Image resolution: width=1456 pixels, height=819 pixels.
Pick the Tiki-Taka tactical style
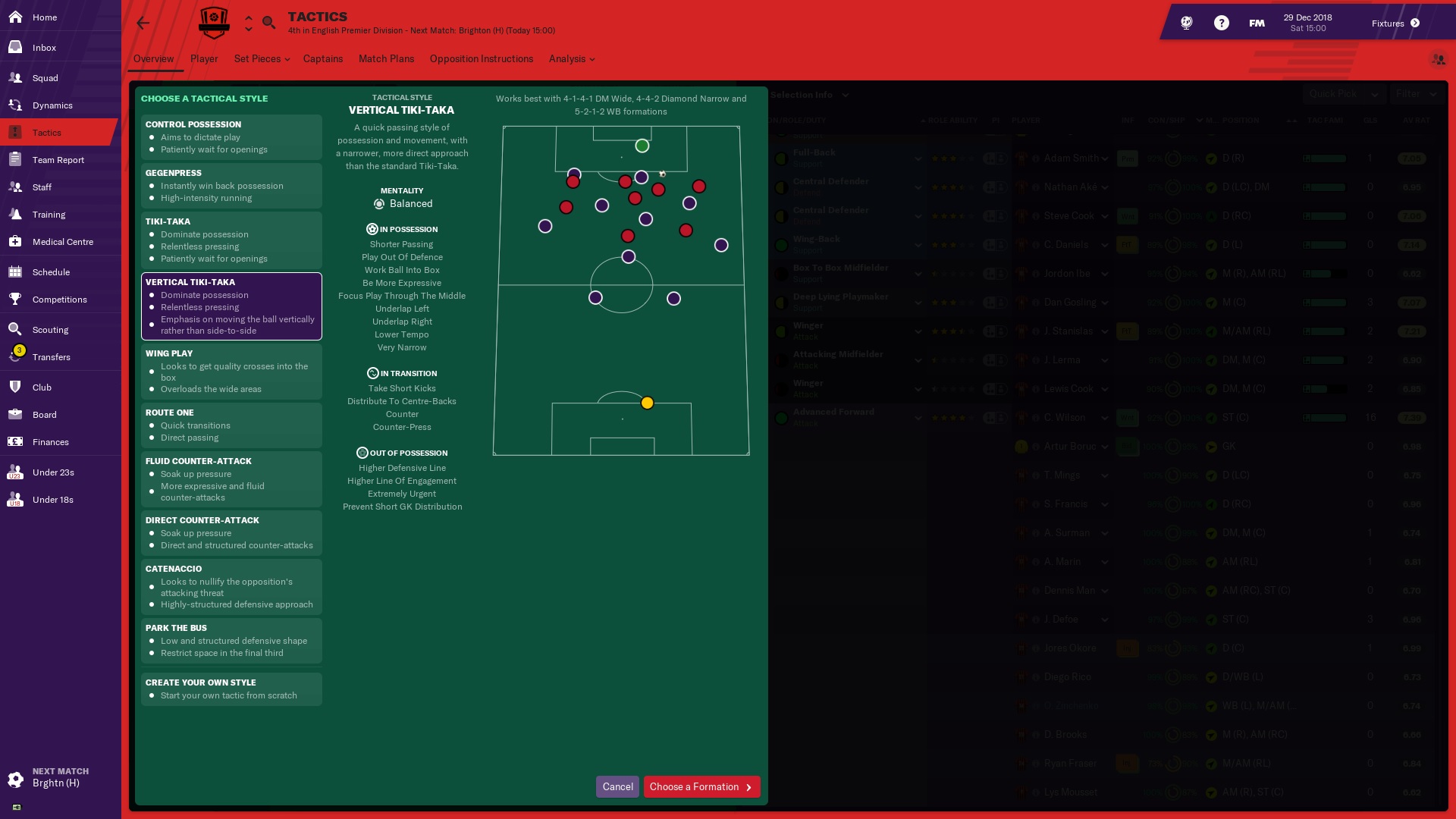[231, 240]
